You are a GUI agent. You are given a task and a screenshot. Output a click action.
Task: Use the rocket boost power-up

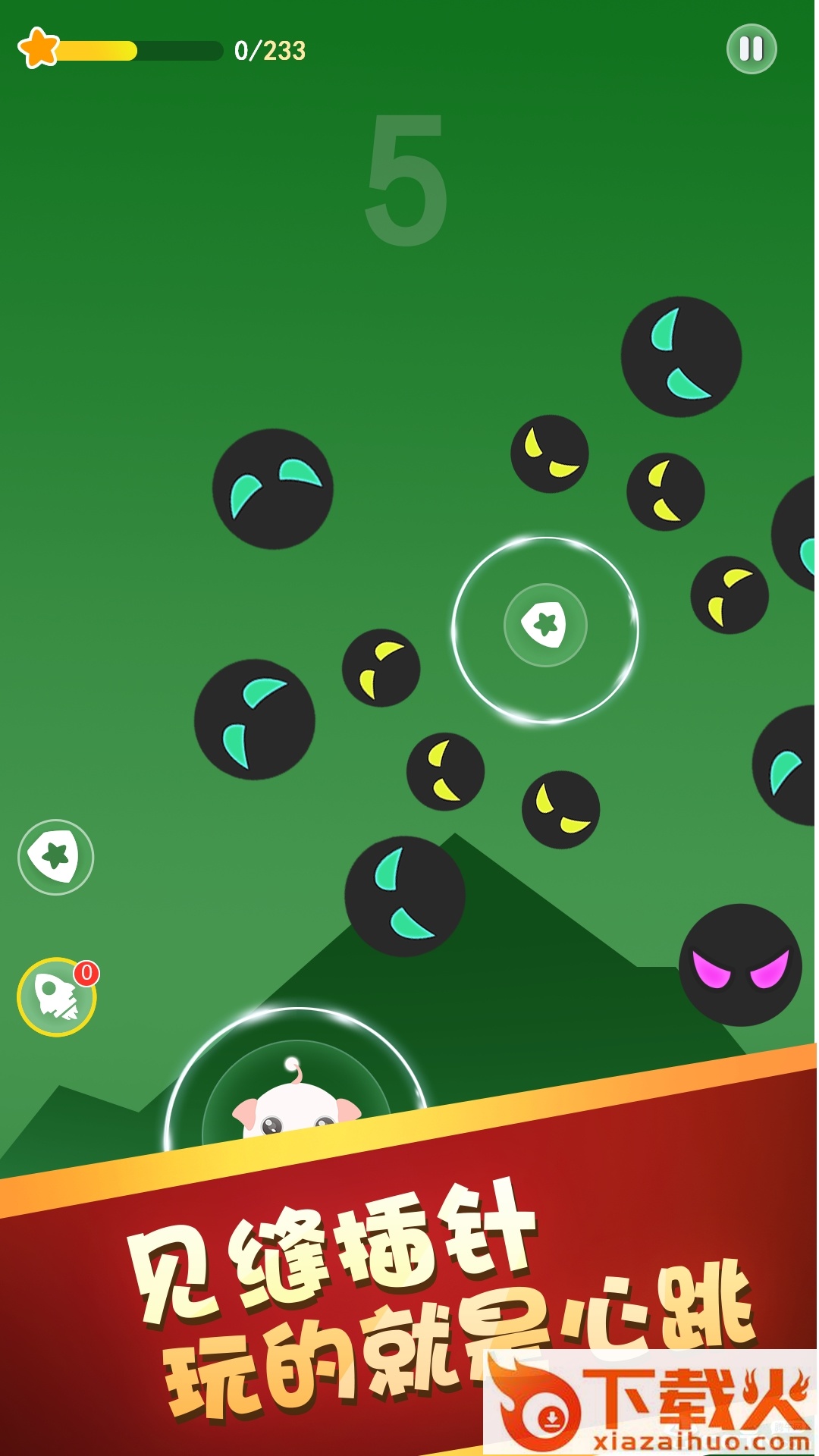[57, 996]
